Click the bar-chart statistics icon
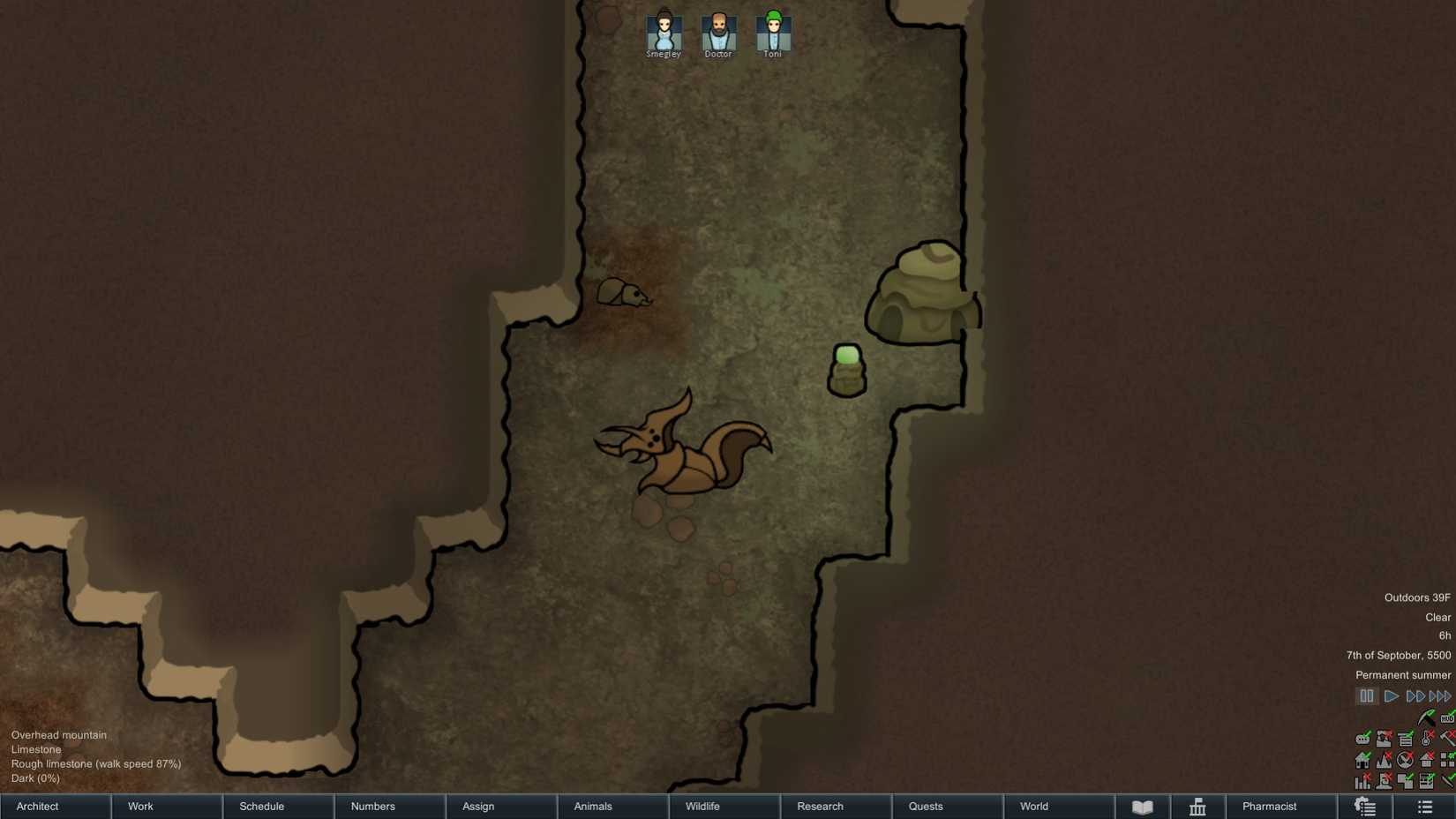 point(1362,782)
